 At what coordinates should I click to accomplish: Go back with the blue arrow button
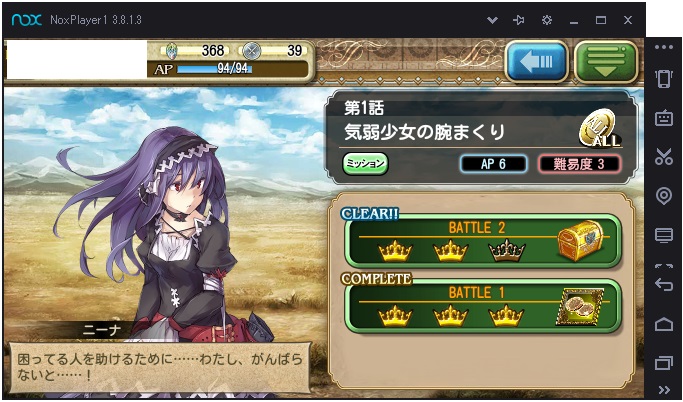536,62
